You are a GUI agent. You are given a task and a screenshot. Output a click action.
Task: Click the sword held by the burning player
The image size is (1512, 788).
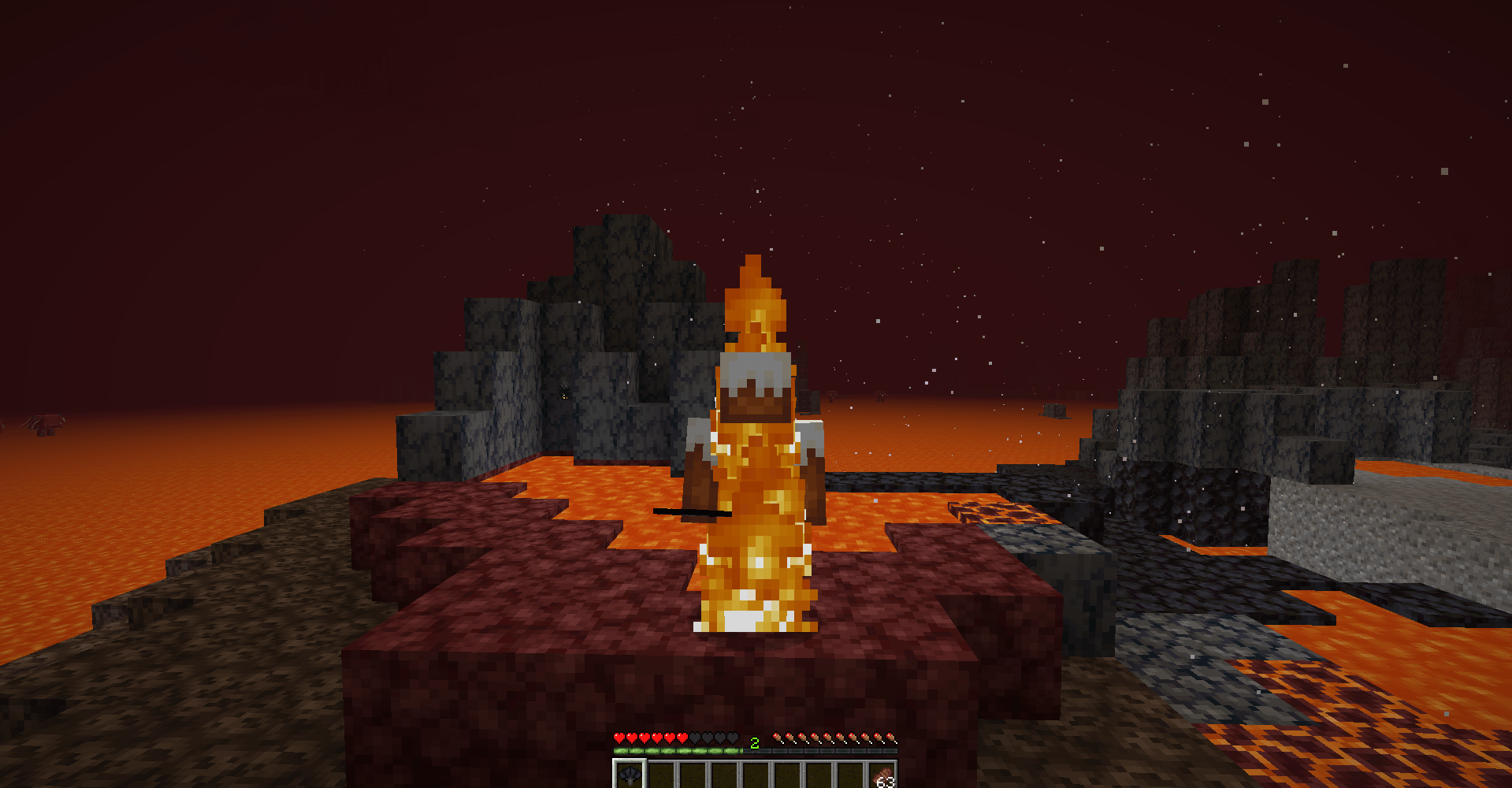point(693,514)
